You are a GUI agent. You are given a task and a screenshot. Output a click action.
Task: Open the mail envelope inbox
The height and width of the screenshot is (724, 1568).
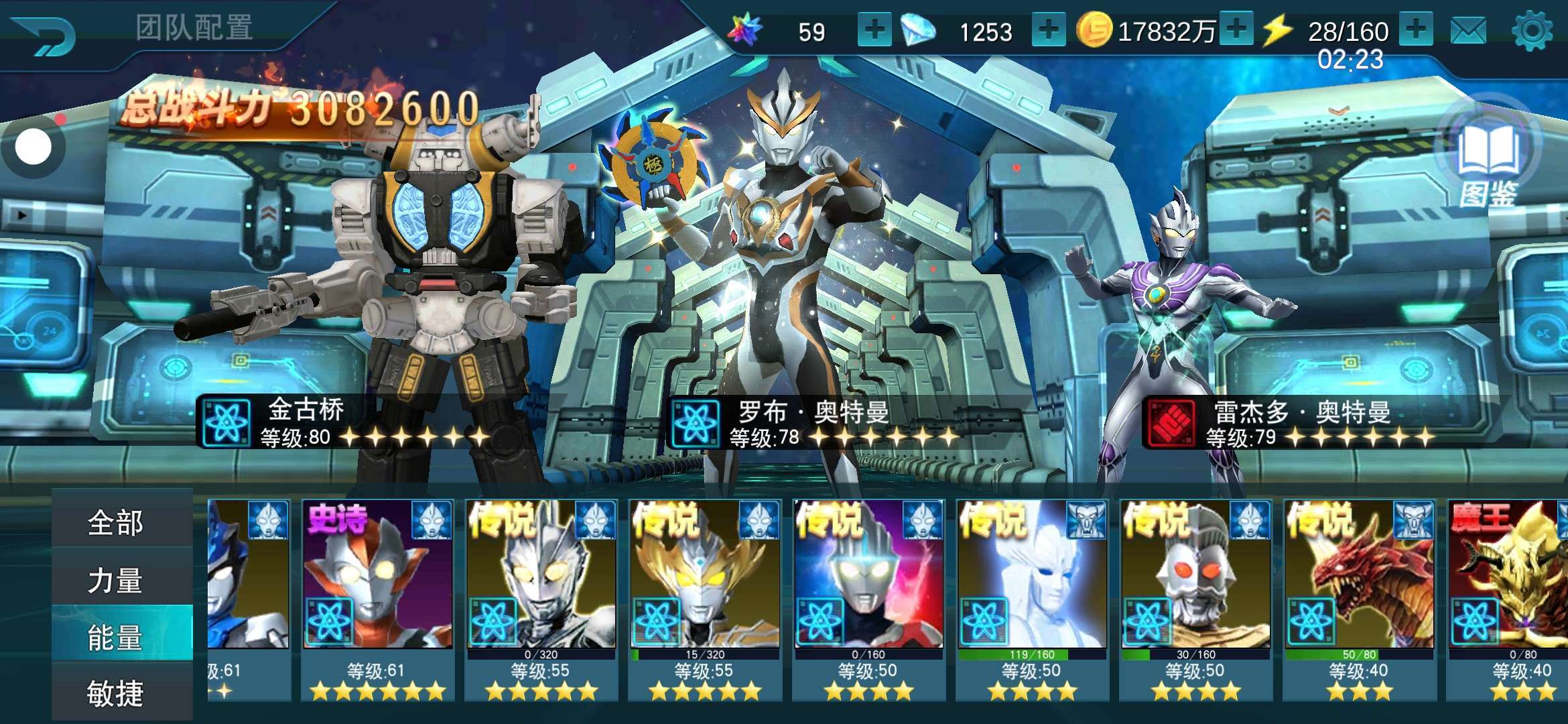(1467, 31)
